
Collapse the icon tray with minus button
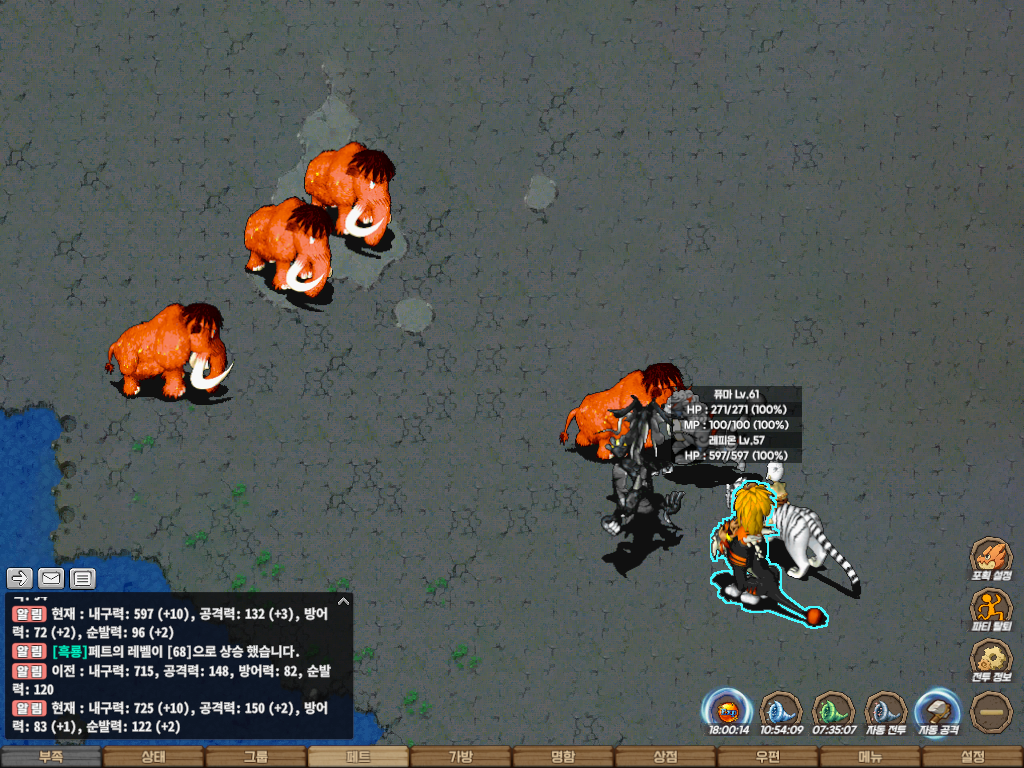991,711
